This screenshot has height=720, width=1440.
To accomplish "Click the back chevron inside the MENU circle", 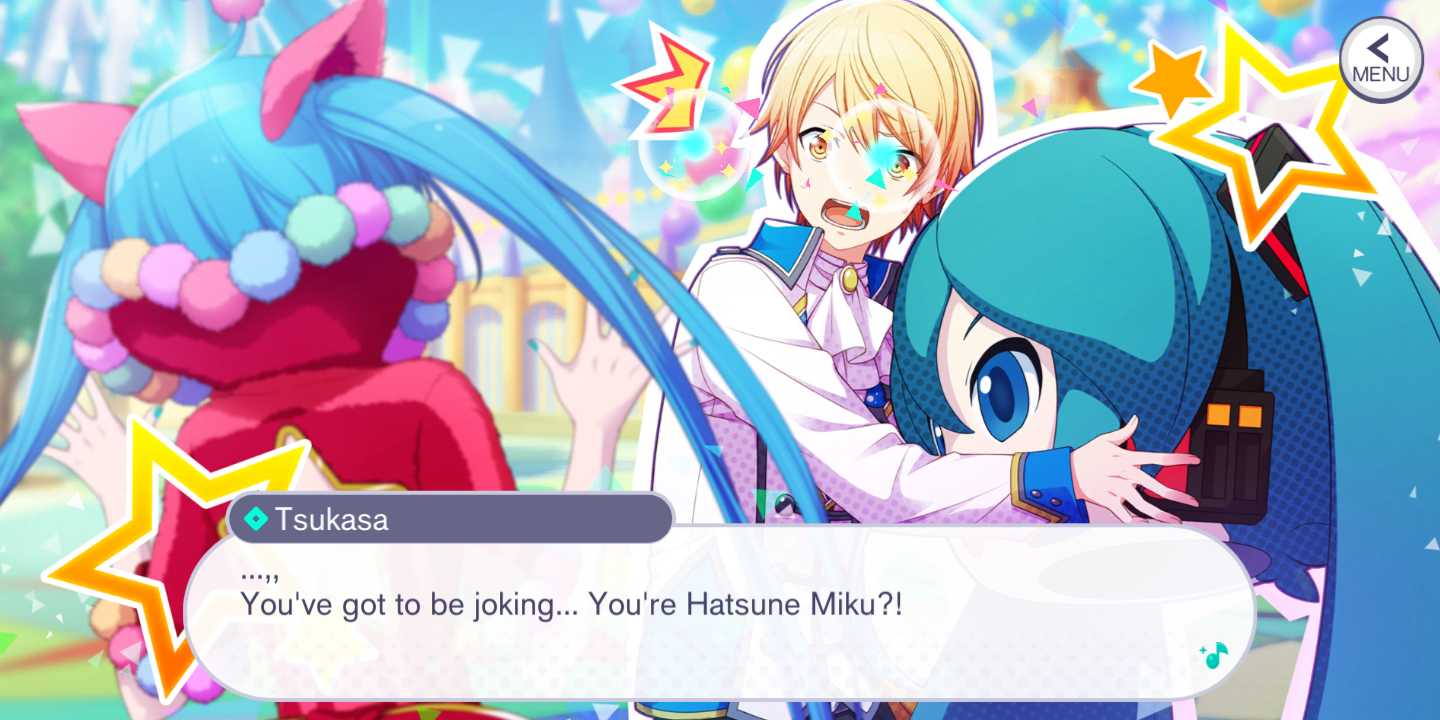I will pos(1377,48).
